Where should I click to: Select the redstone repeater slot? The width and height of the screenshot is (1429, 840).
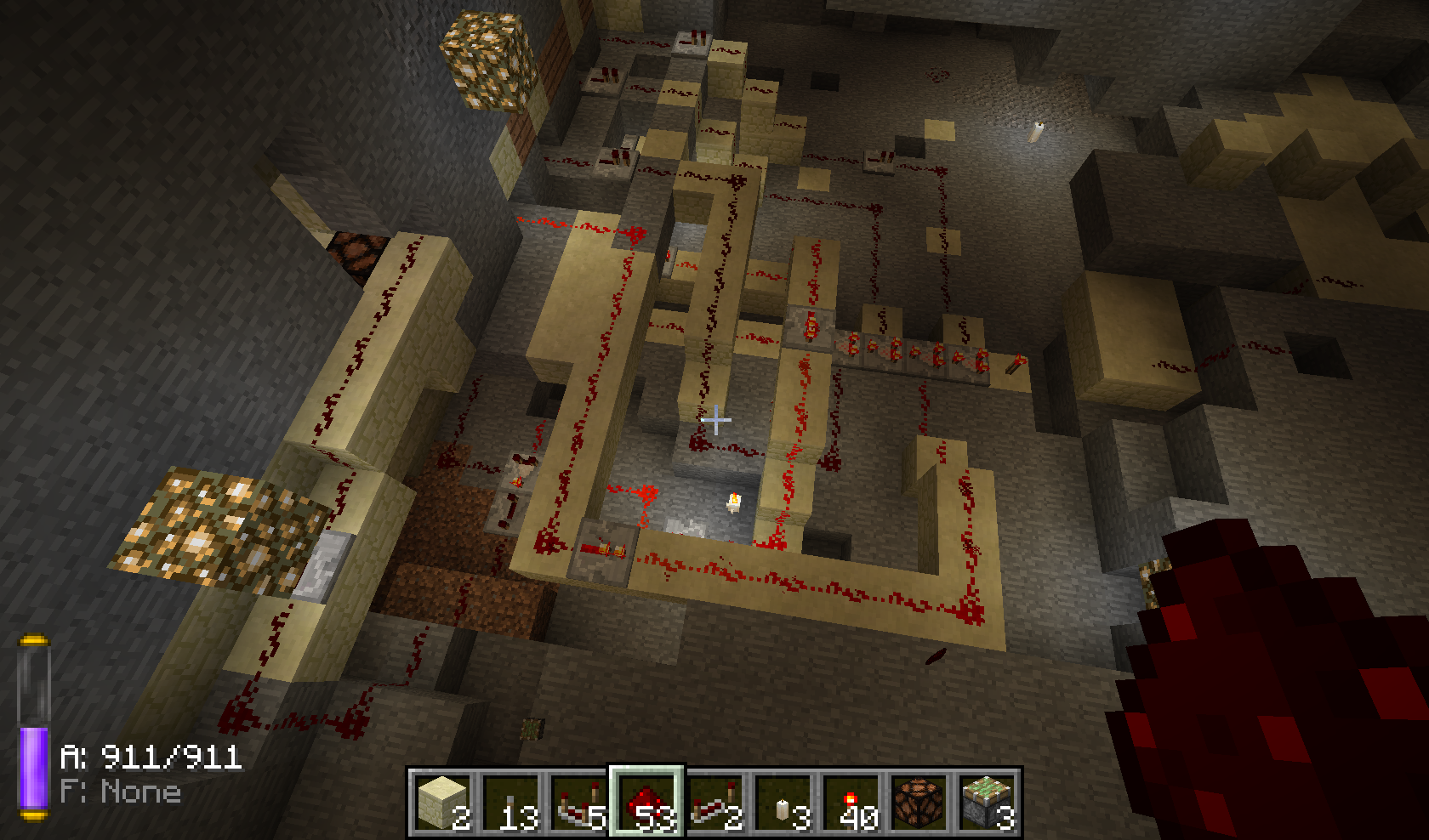714,803
